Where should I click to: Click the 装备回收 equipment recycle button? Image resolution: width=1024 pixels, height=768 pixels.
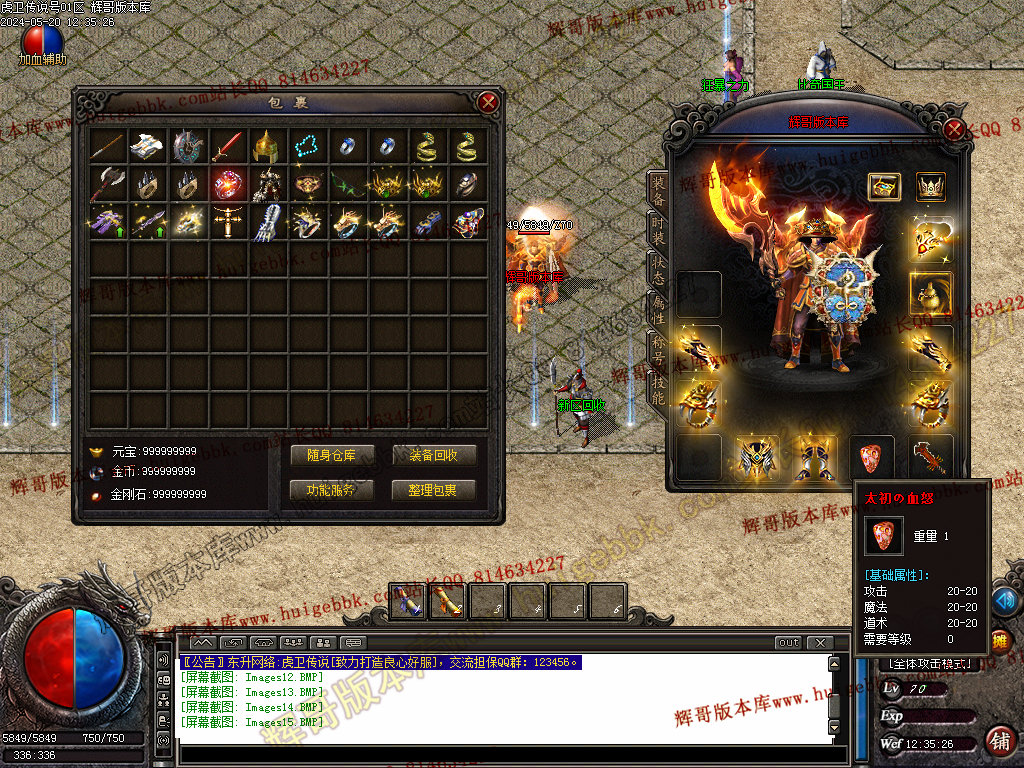pos(434,456)
